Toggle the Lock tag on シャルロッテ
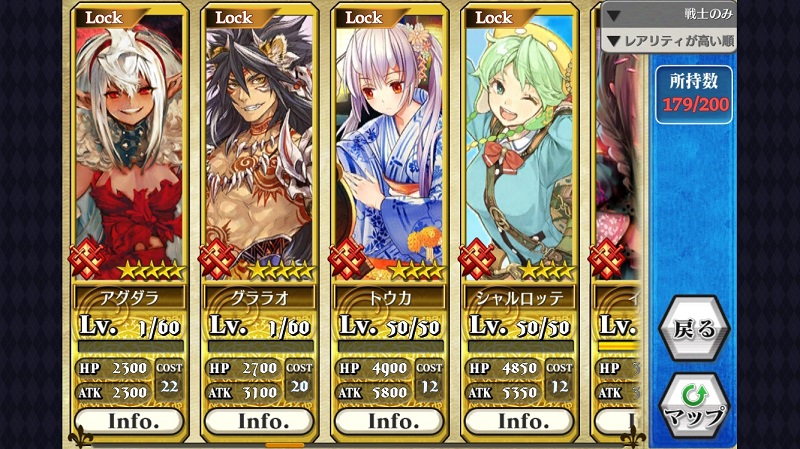 tap(493, 17)
